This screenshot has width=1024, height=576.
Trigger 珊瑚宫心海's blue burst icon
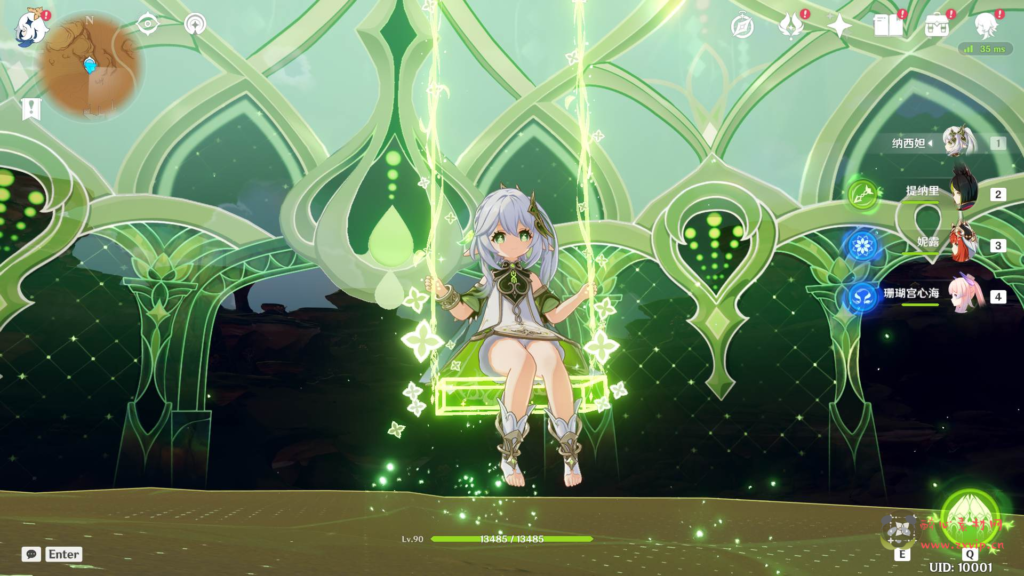(x=862, y=297)
